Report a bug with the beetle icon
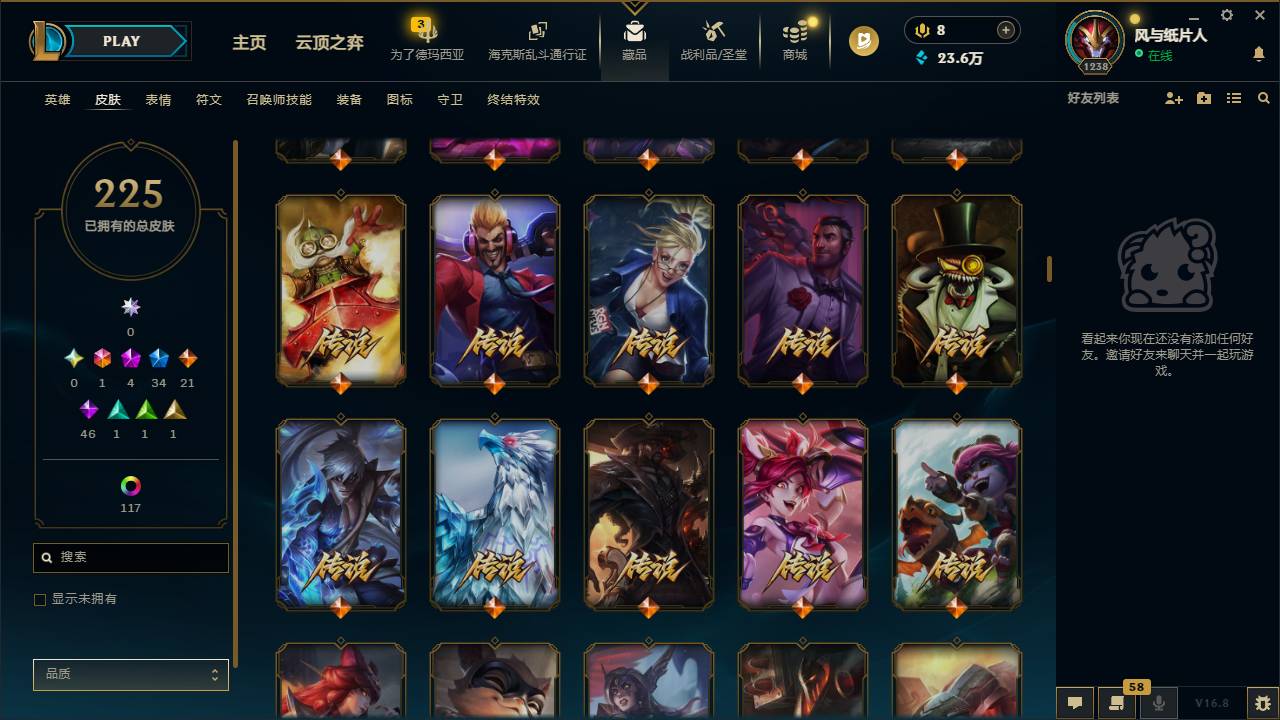The image size is (1280, 720). pos(1260,703)
